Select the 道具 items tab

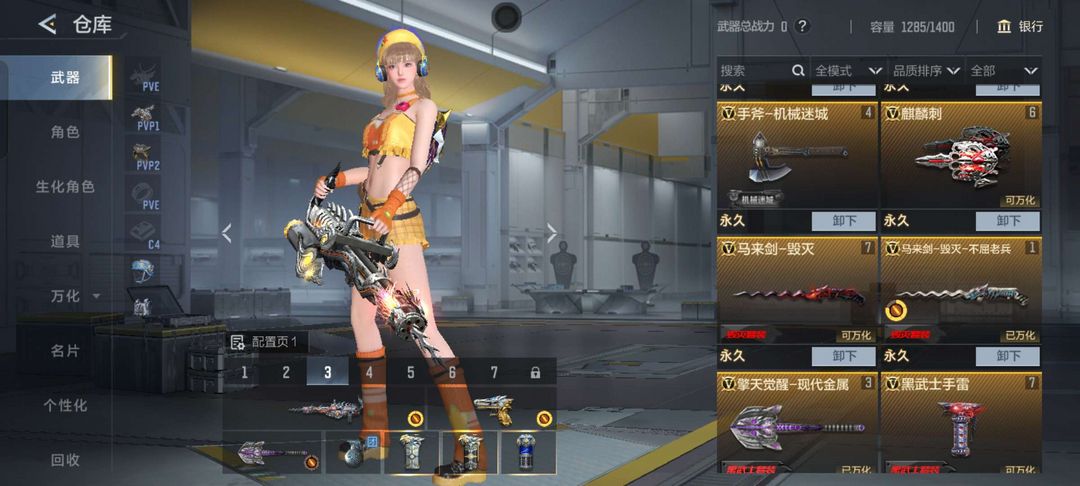65,241
